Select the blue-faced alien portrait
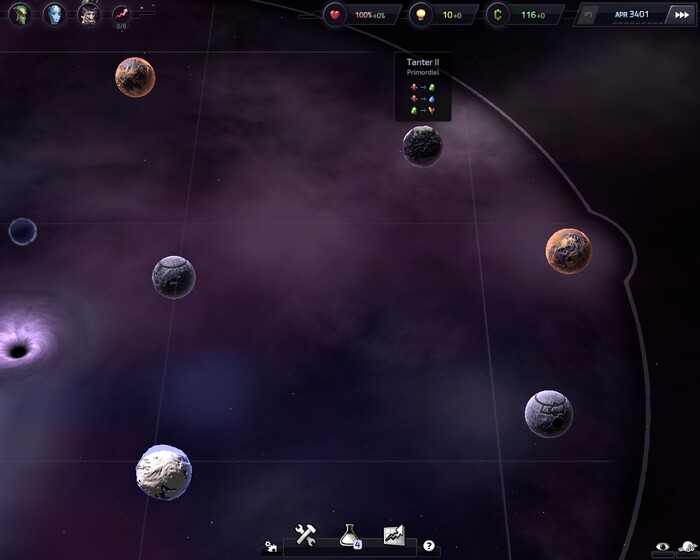This screenshot has height=560, width=700. click(x=54, y=14)
